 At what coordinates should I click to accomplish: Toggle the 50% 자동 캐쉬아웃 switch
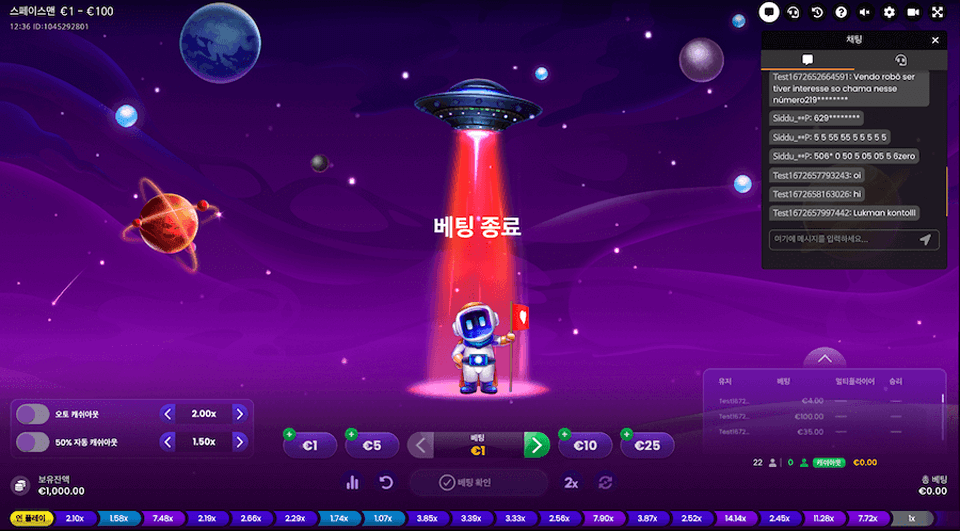pyautogui.click(x=33, y=441)
